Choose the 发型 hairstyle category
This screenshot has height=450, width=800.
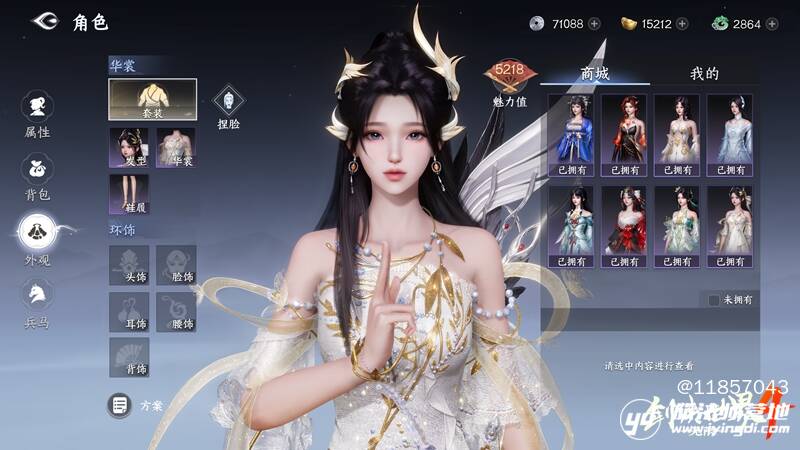tap(128, 147)
